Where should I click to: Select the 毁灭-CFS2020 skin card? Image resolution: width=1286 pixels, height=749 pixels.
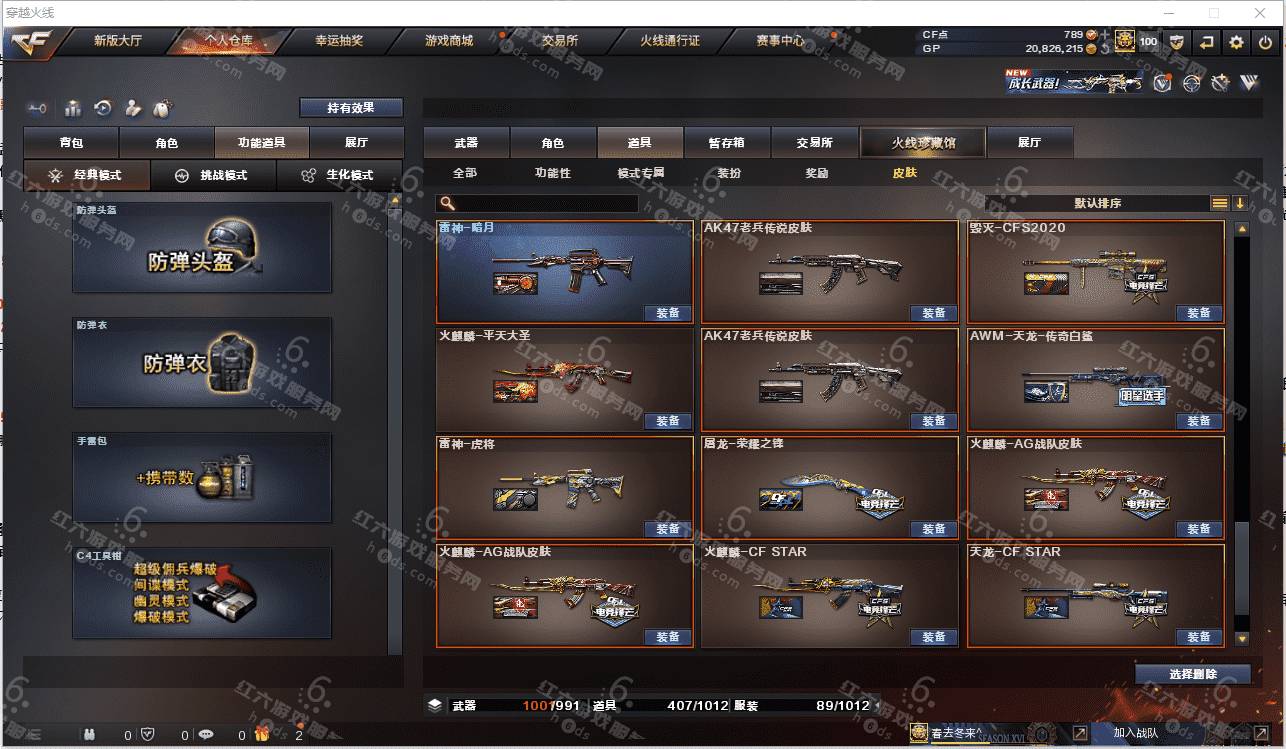point(1095,272)
